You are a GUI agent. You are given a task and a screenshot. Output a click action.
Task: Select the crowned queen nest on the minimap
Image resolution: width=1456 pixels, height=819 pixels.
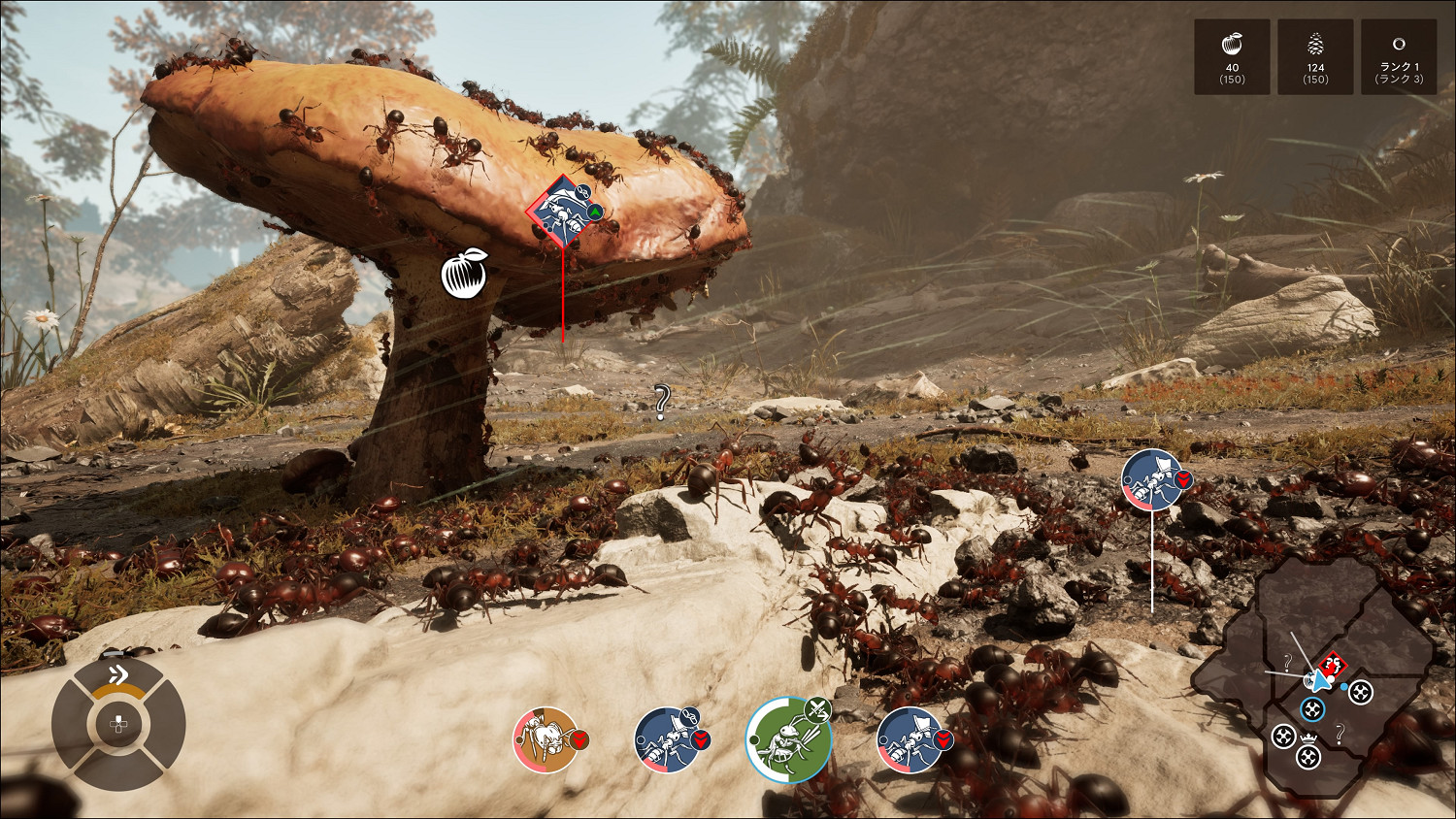coord(1308,753)
